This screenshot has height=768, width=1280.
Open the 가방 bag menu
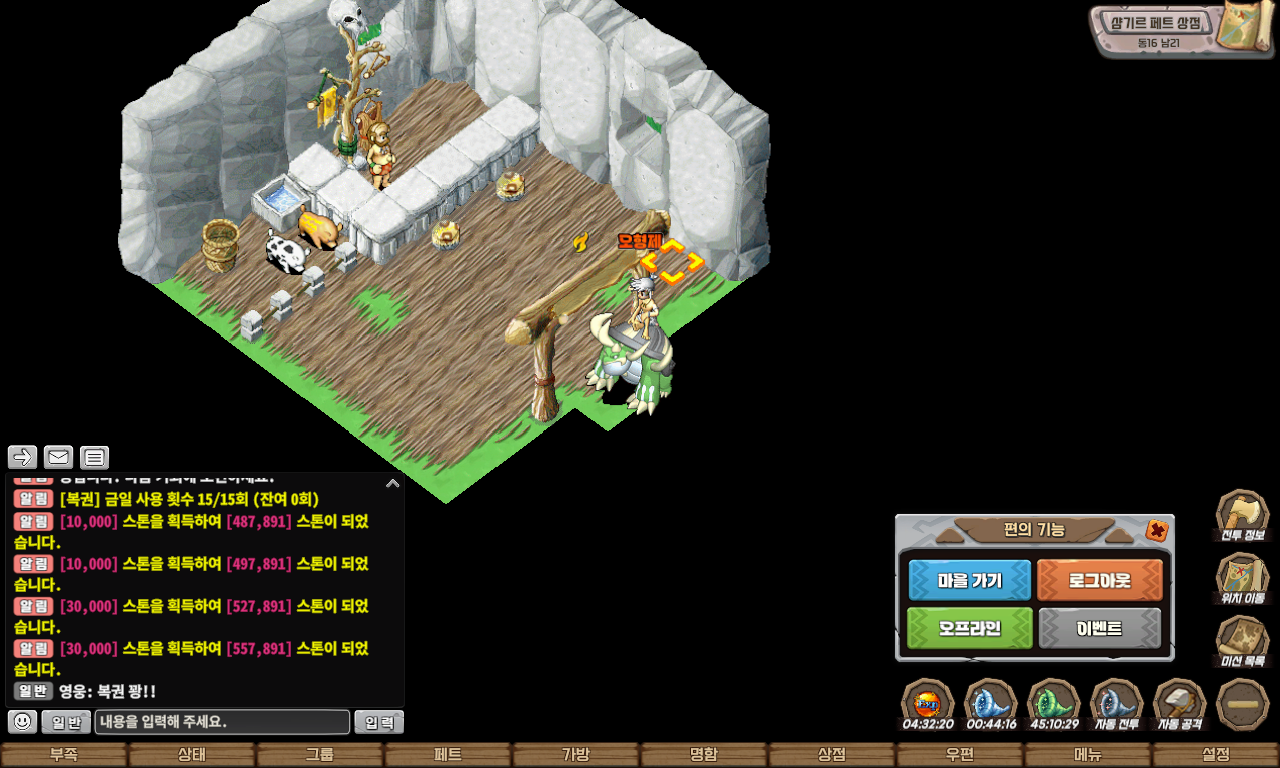576,755
